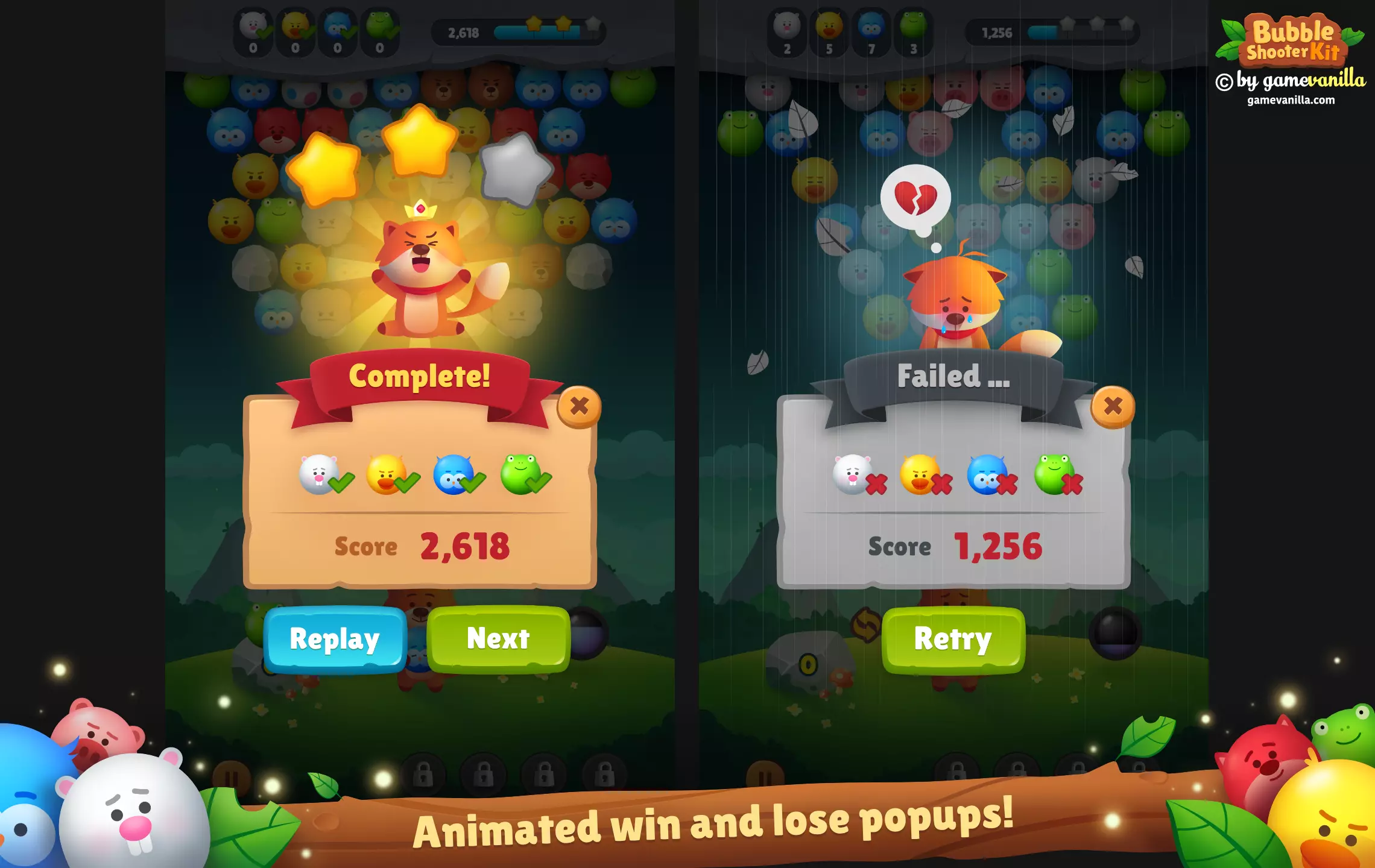The width and height of the screenshot is (1375, 868).
Task: Close the Complete! popup
Action: (x=579, y=407)
